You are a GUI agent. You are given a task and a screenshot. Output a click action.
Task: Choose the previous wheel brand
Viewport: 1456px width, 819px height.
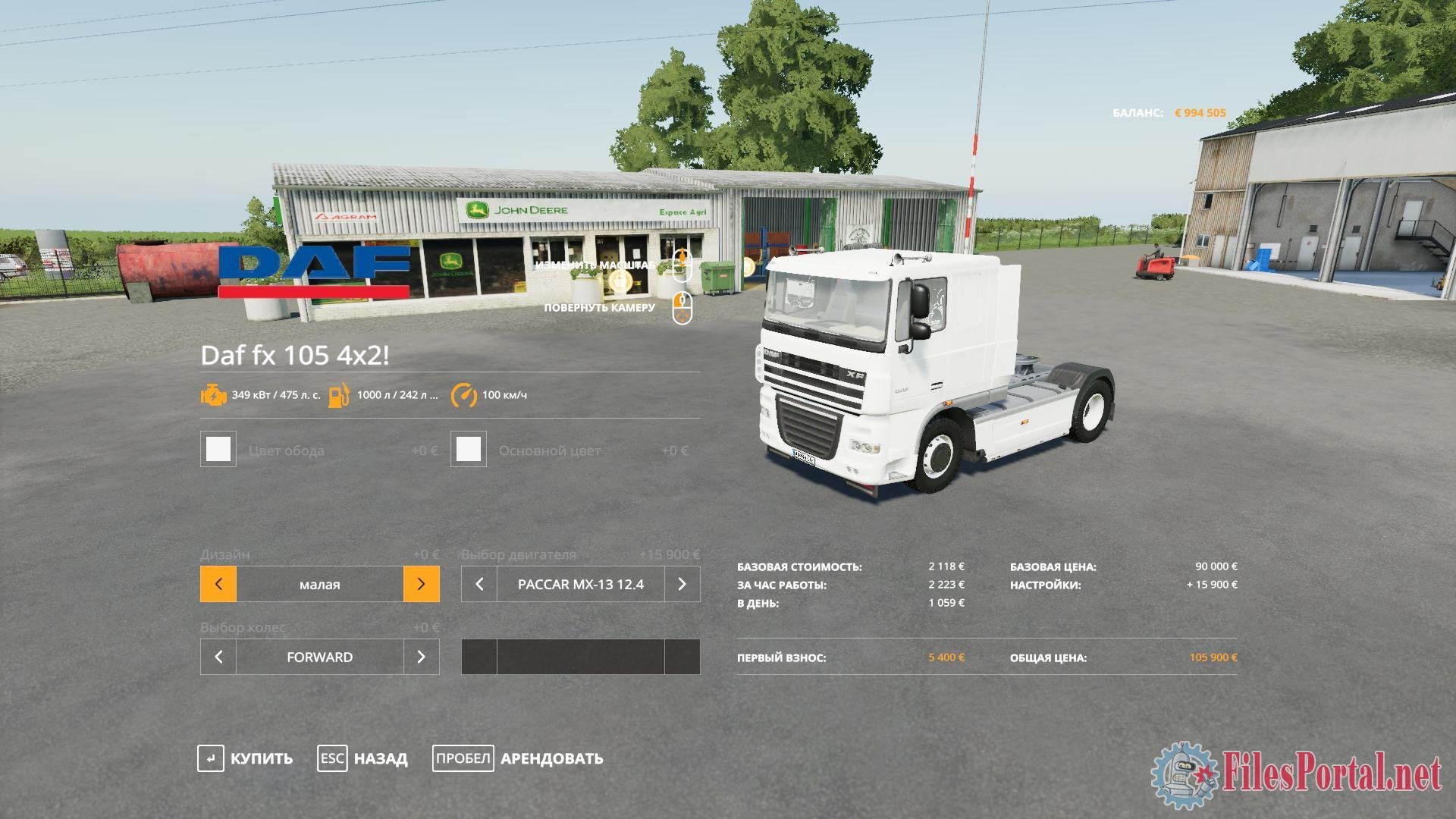point(218,657)
